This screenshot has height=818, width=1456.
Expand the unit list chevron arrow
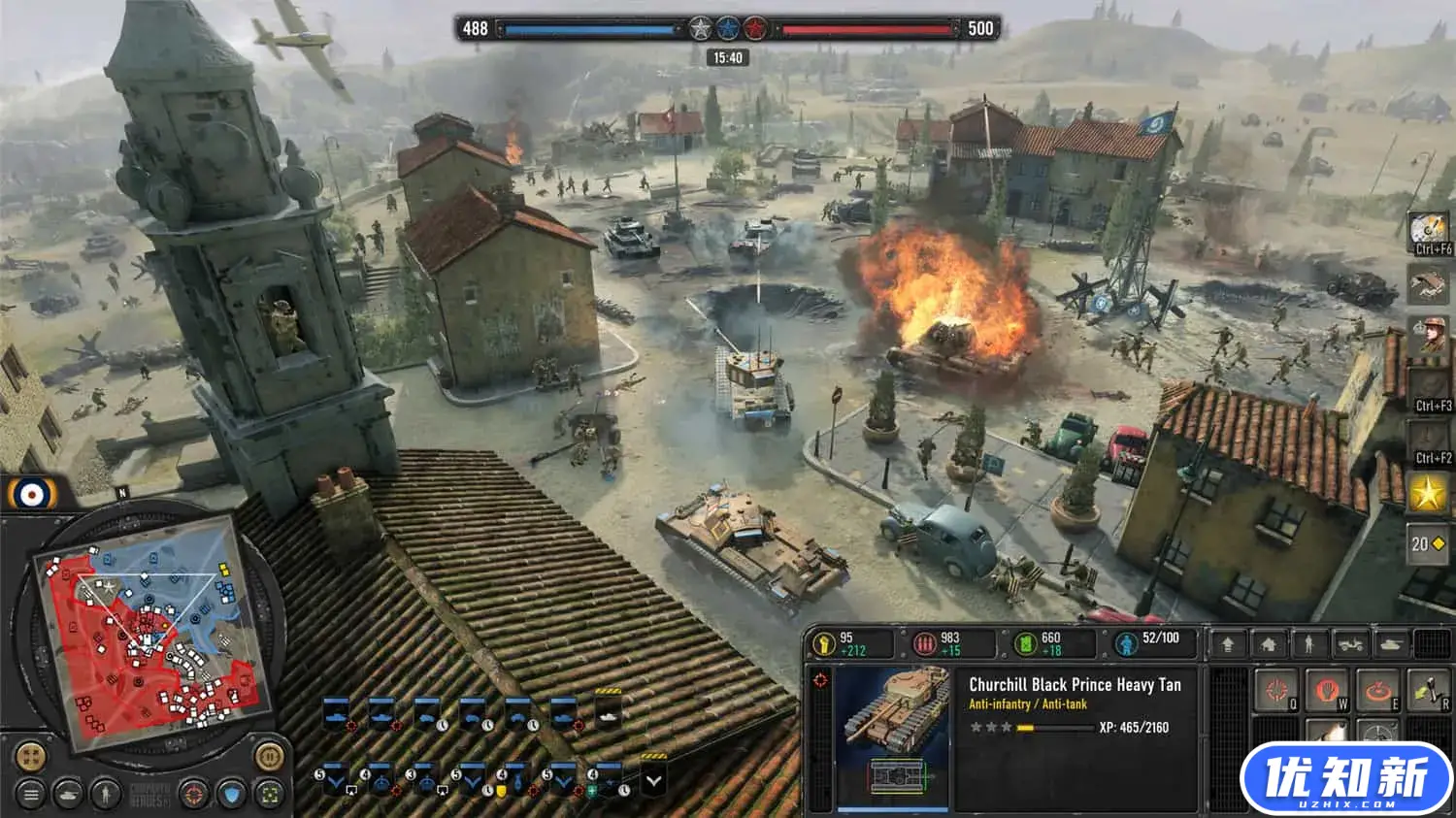tap(653, 780)
